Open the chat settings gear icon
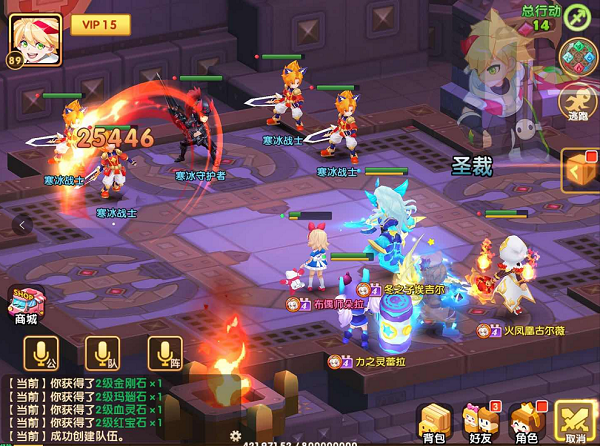Viewport: 600px width, 446px height. click(x=235, y=436)
